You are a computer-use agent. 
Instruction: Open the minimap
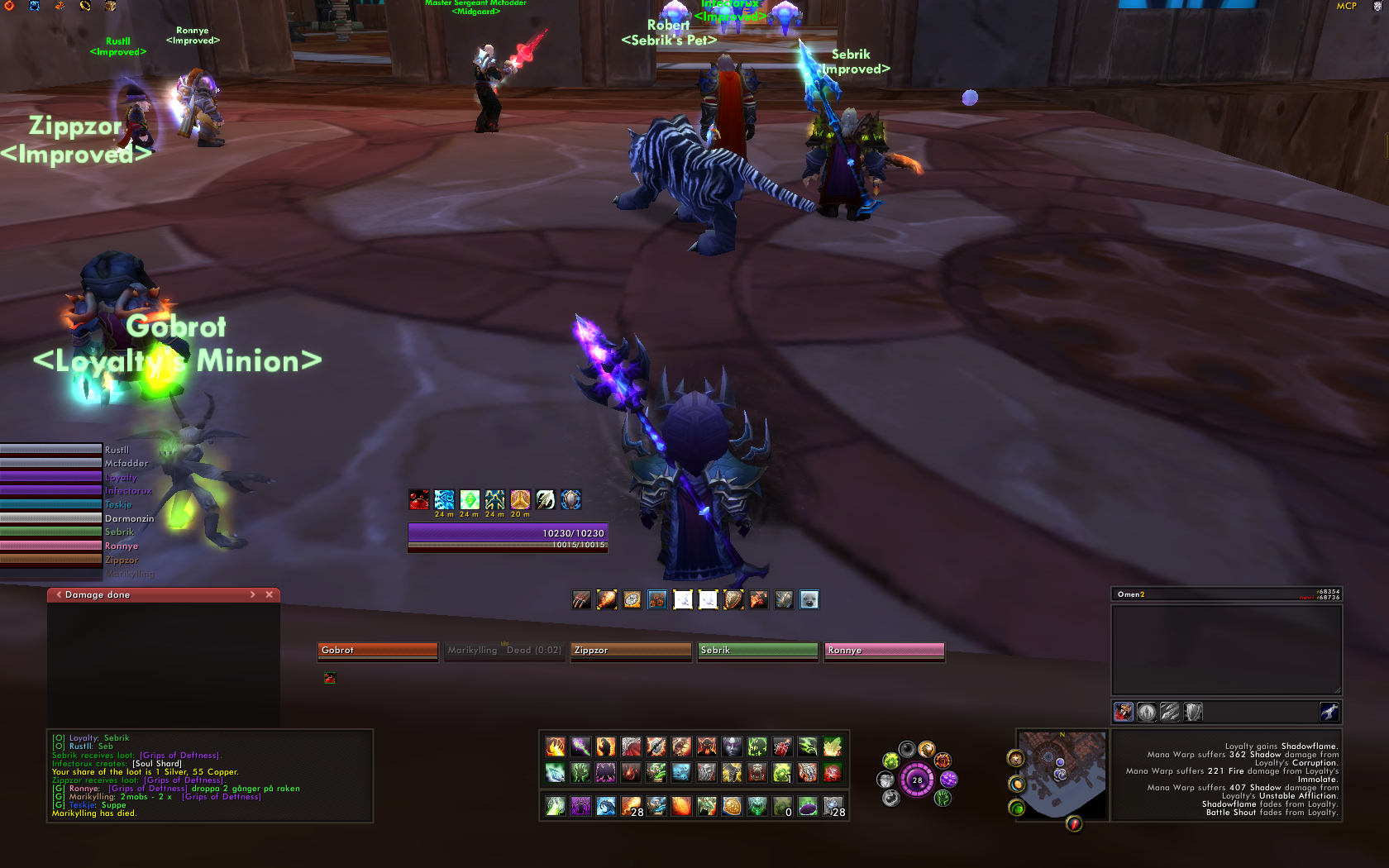coord(1061,774)
